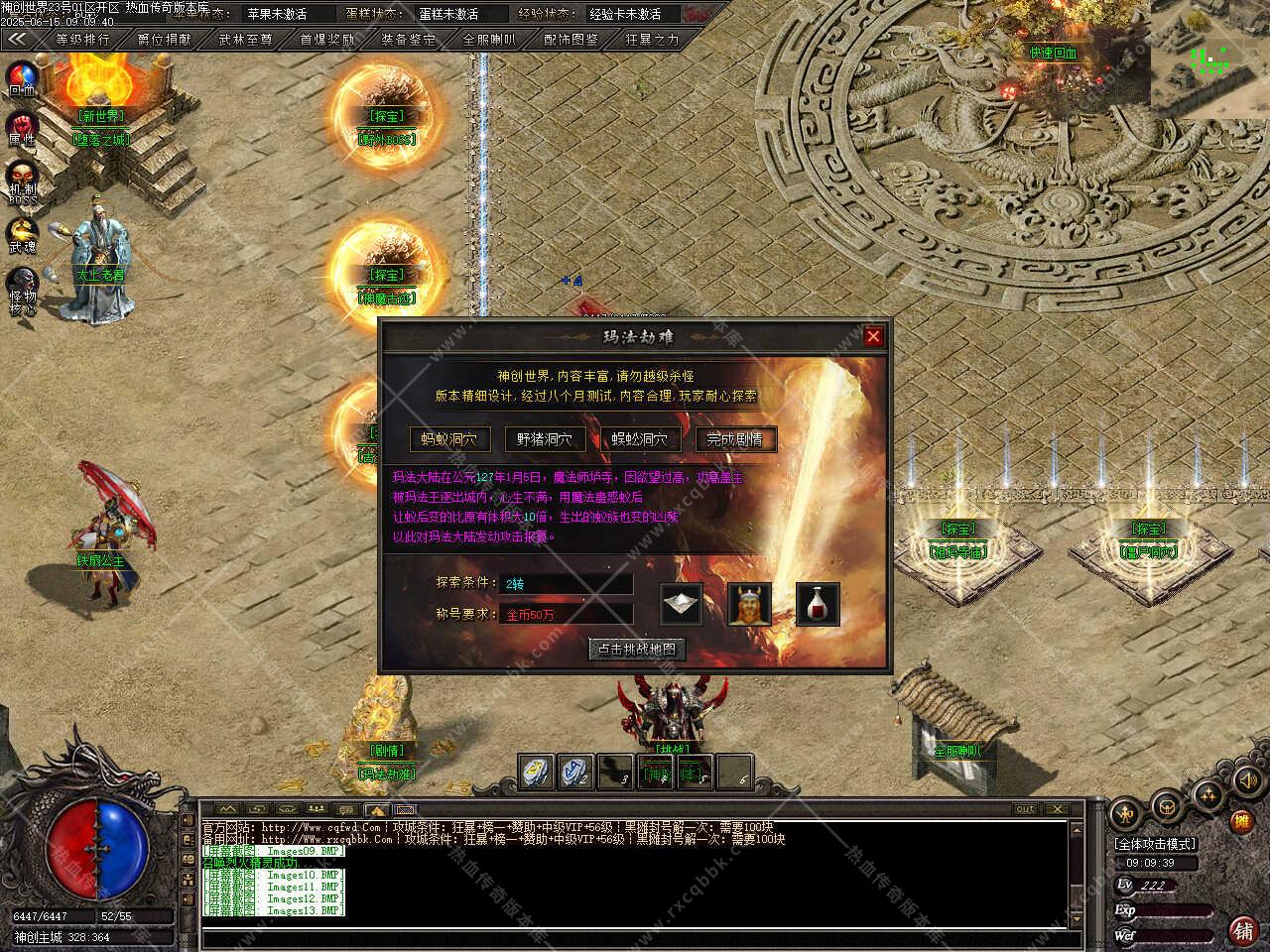The image size is (1270, 952).
Task: Click the 回血 orb icon
Action: pos(22,77)
